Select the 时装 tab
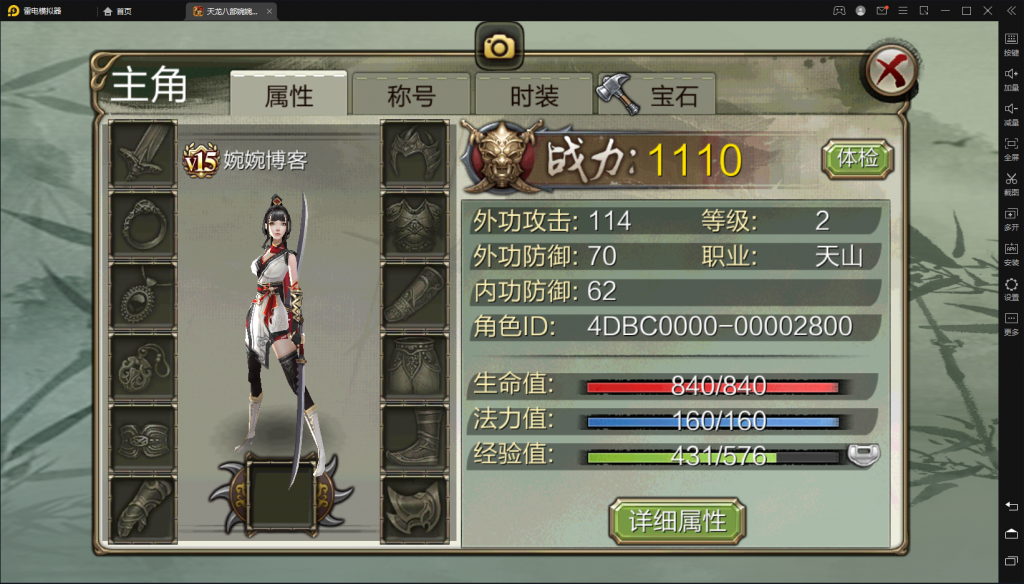 534,96
